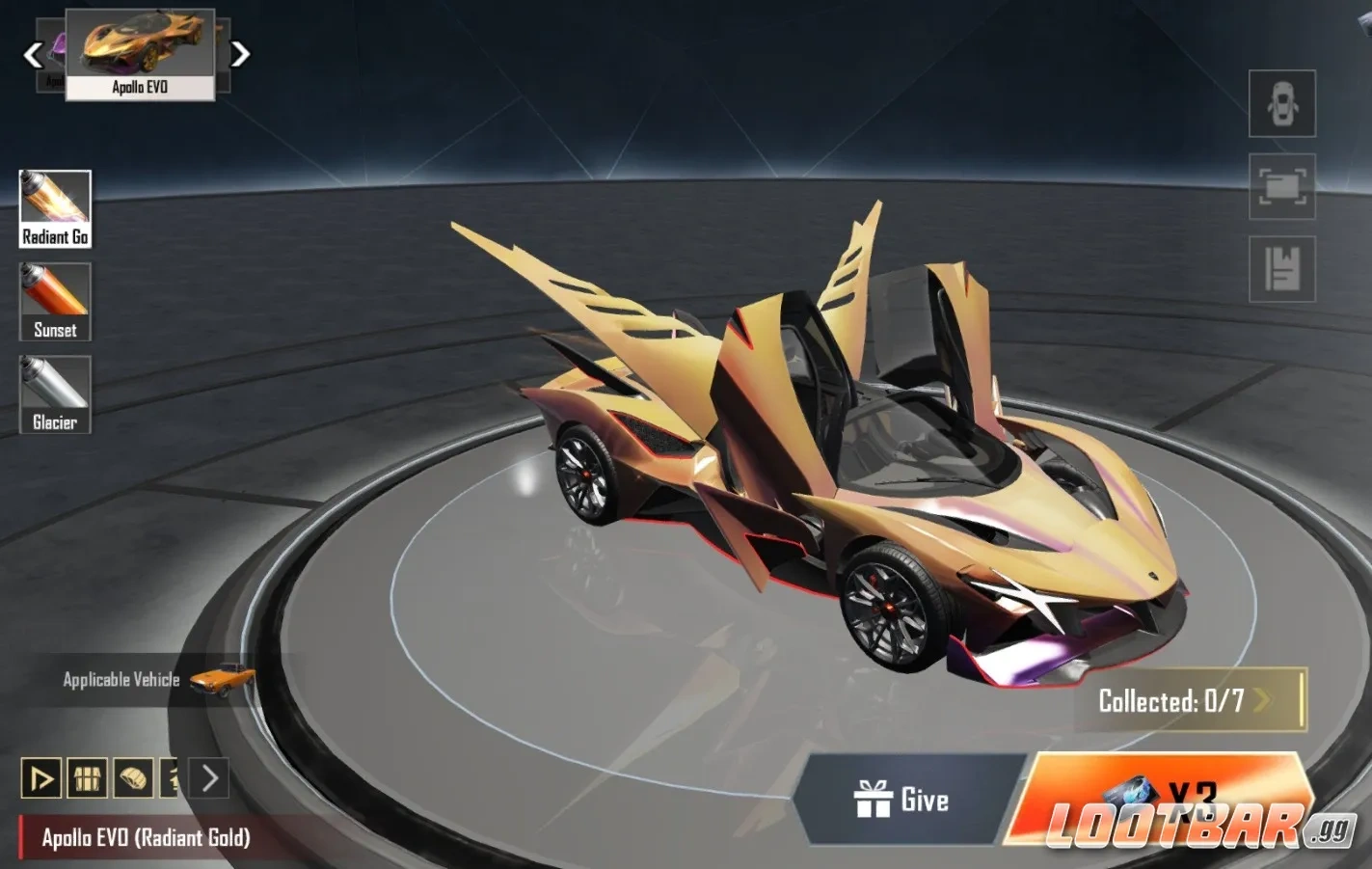Click the play preview icon at bottom left

pyautogui.click(x=40, y=779)
